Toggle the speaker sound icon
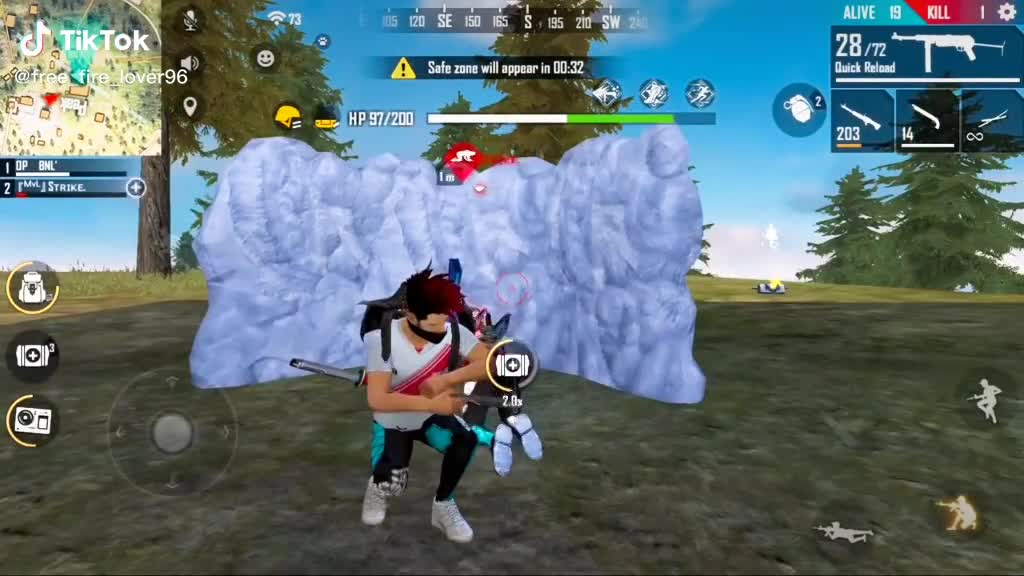The height and width of the screenshot is (576, 1024). click(x=189, y=64)
